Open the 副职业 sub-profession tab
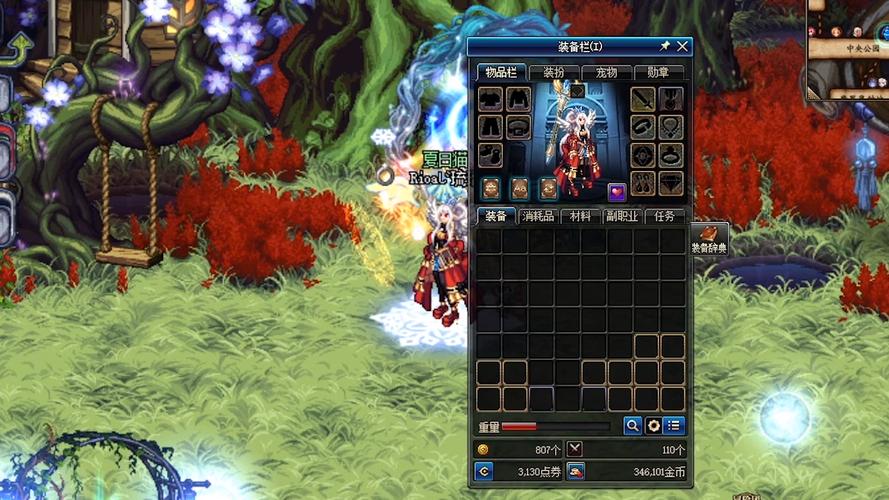 (x=622, y=216)
